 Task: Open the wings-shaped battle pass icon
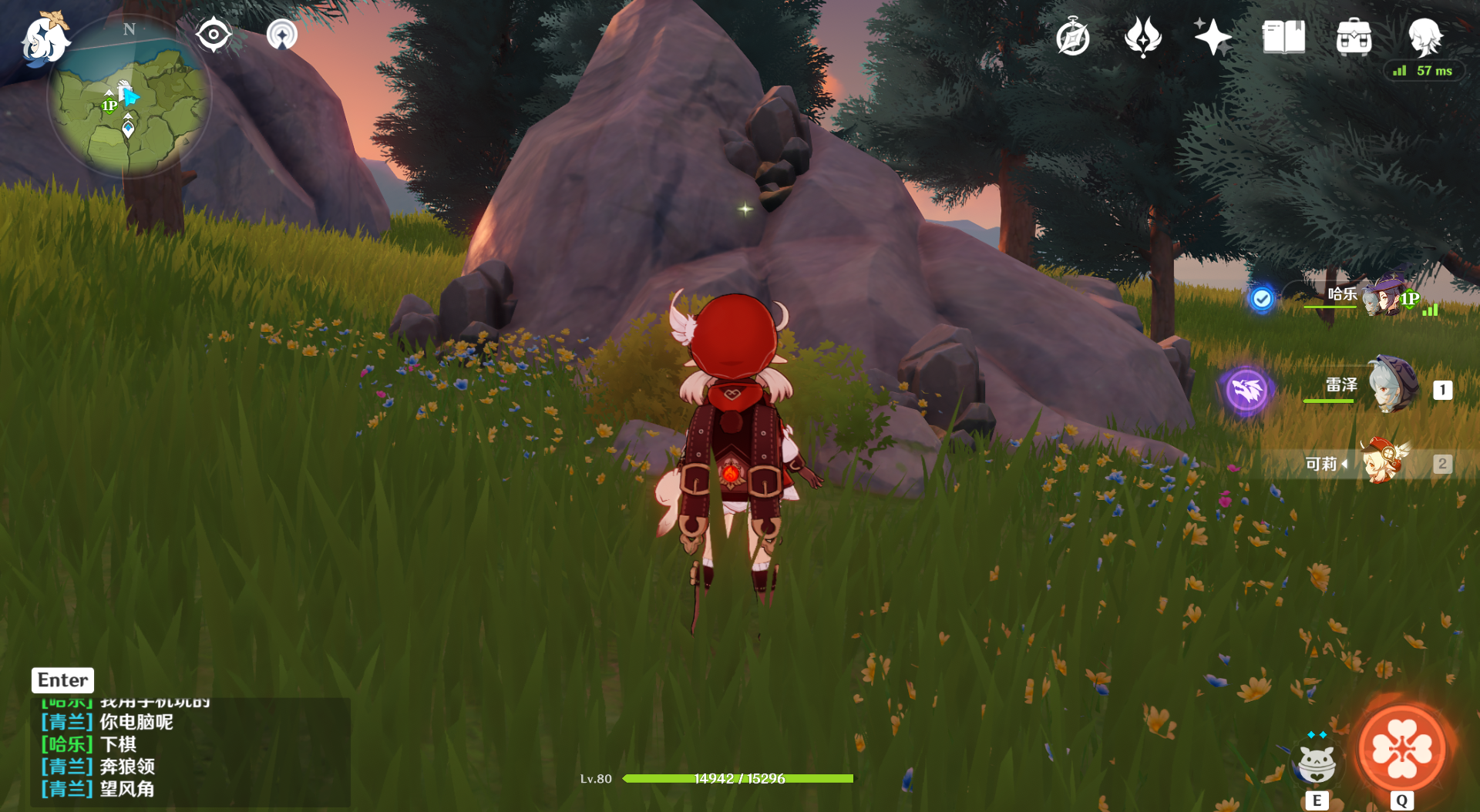coord(1142,37)
